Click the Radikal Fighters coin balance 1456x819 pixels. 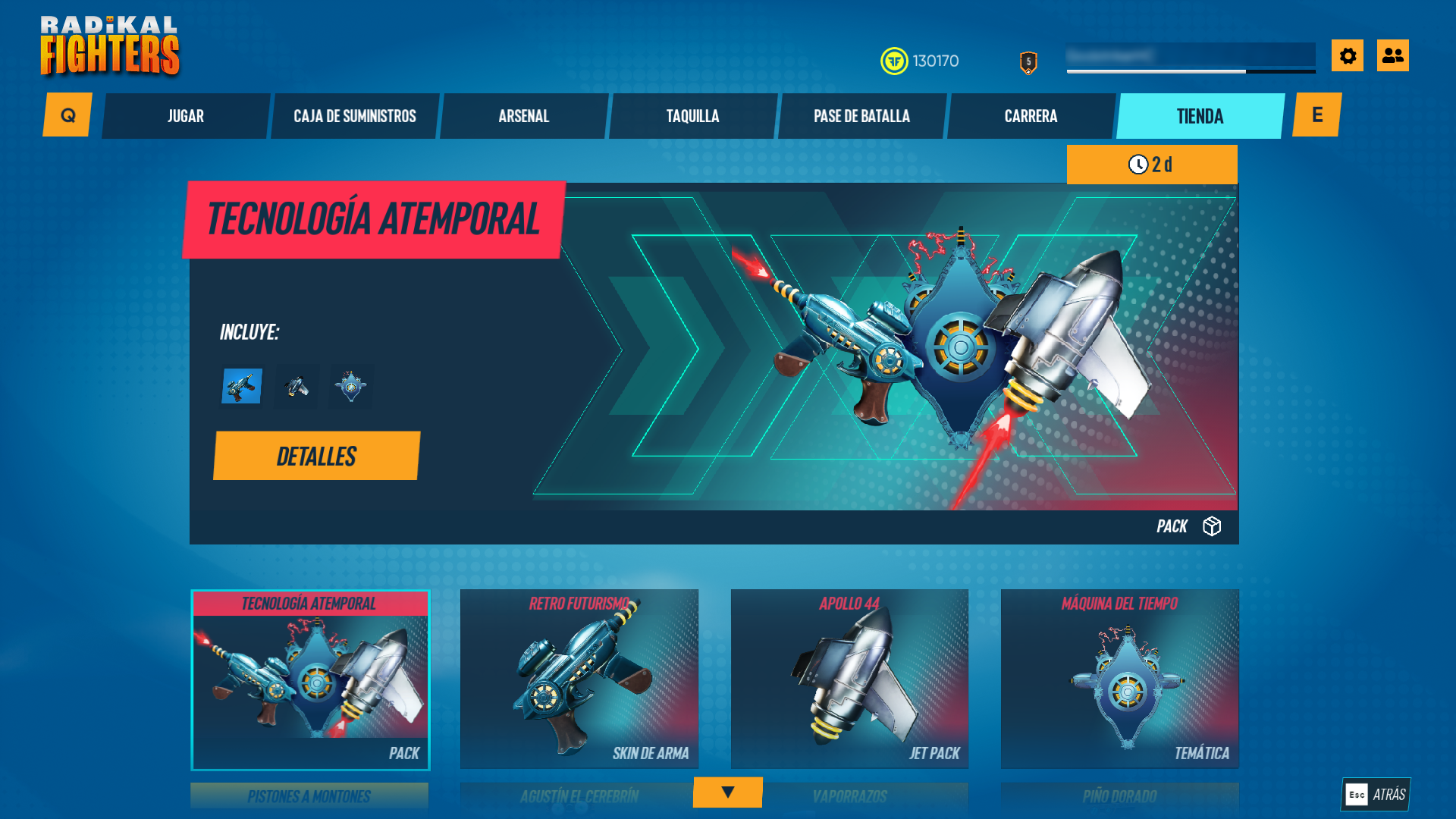pos(920,61)
